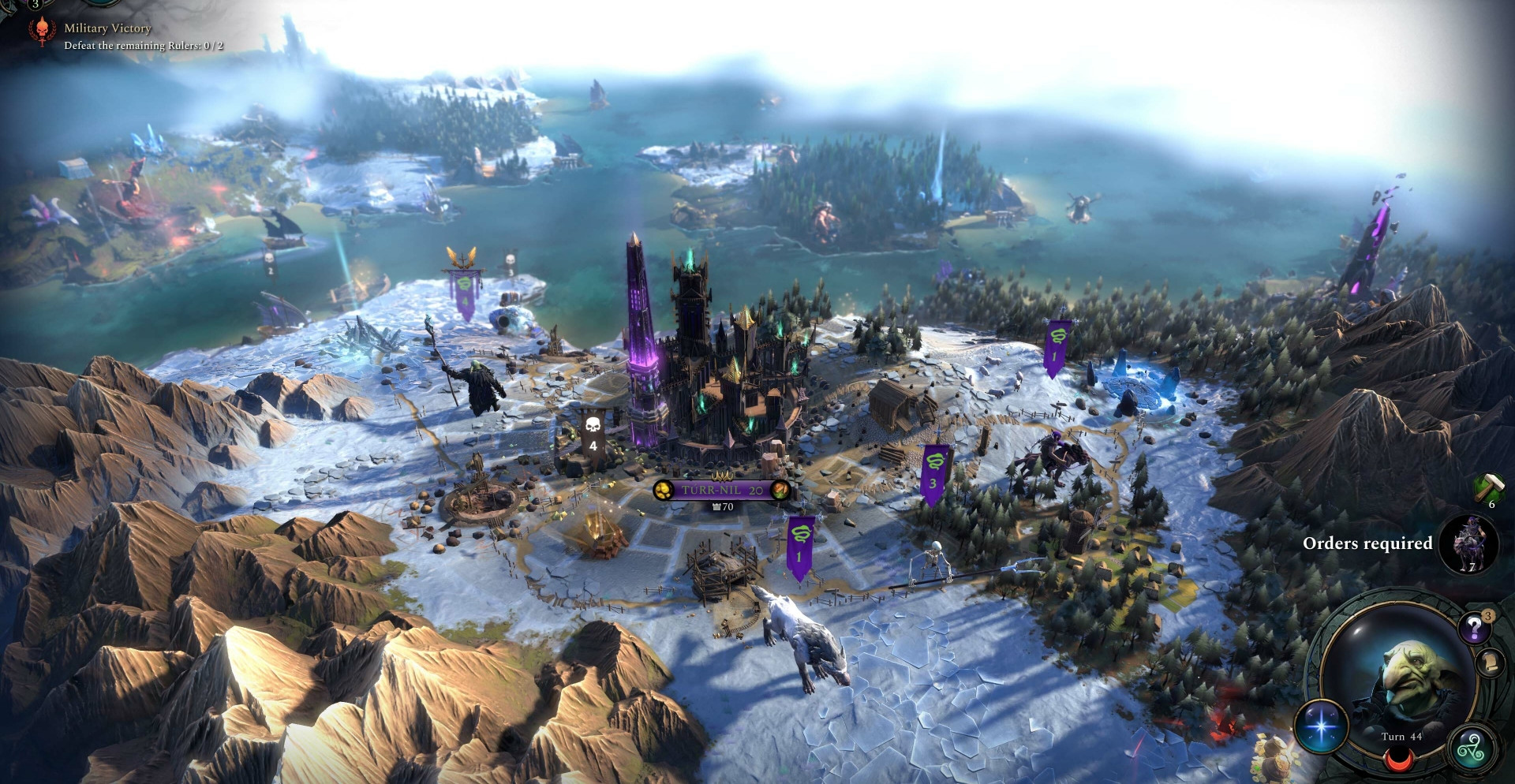Select the Turr-Nil city nameplate

[x=722, y=490]
